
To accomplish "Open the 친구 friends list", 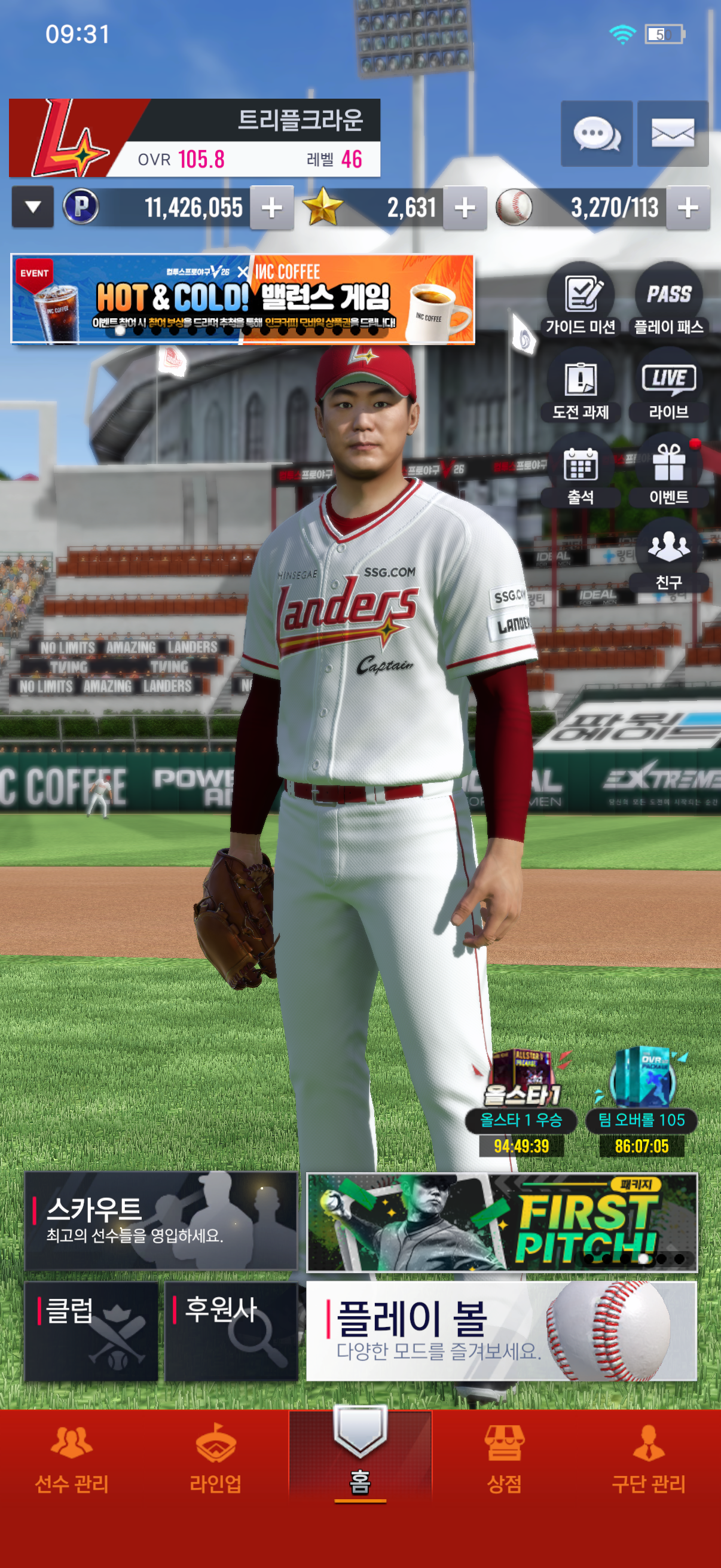I will click(x=668, y=556).
